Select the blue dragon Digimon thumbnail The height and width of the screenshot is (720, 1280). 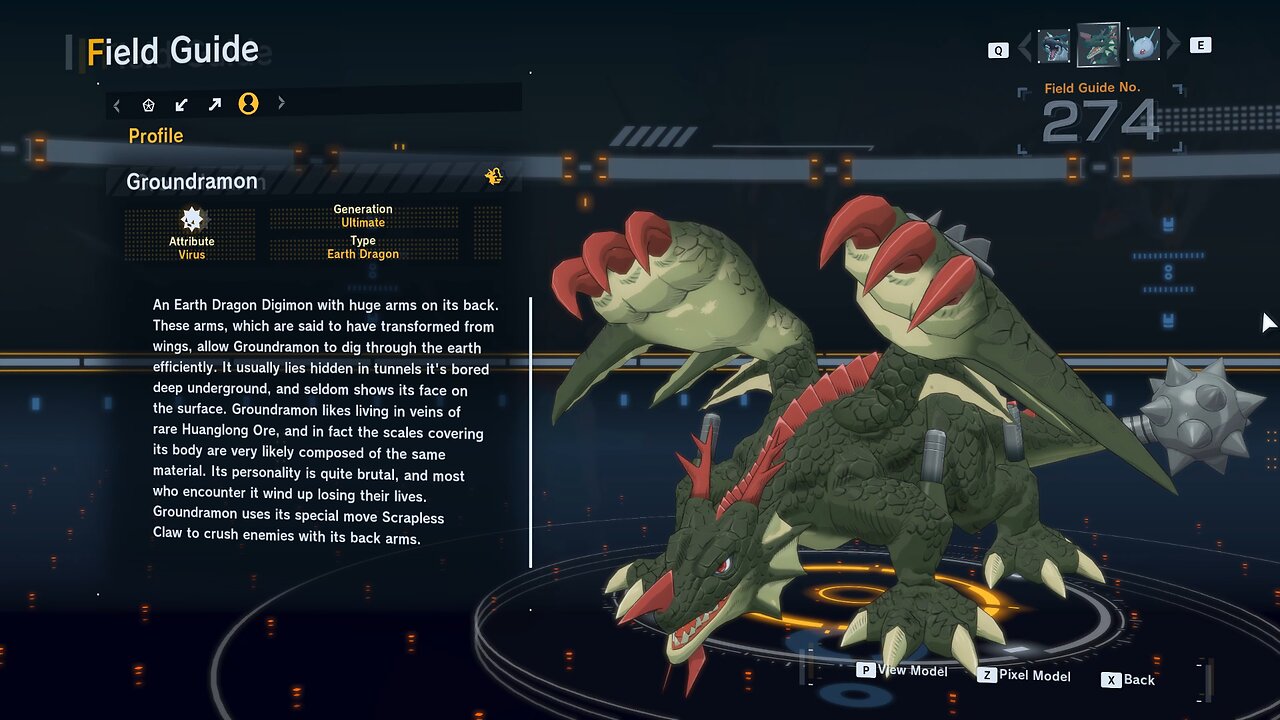click(1054, 46)
